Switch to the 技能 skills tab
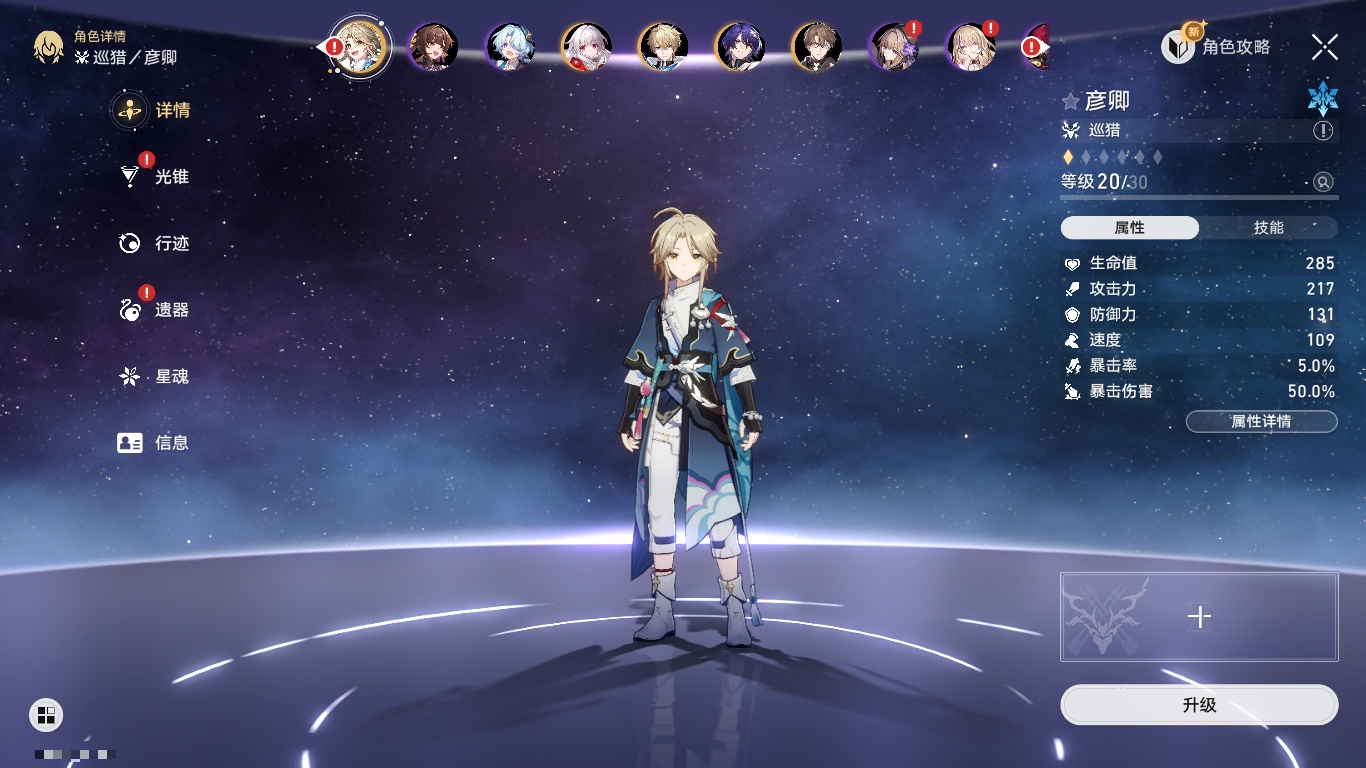 coord(1268,228)
